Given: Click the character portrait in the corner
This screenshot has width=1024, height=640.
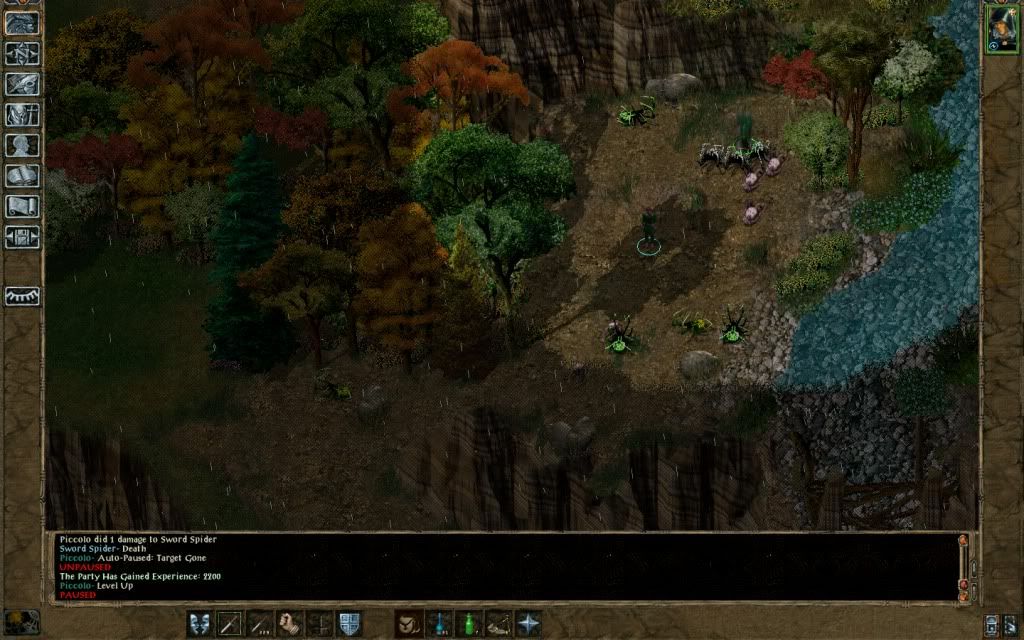Looking at the screenshot, I should click(1001, 27).
